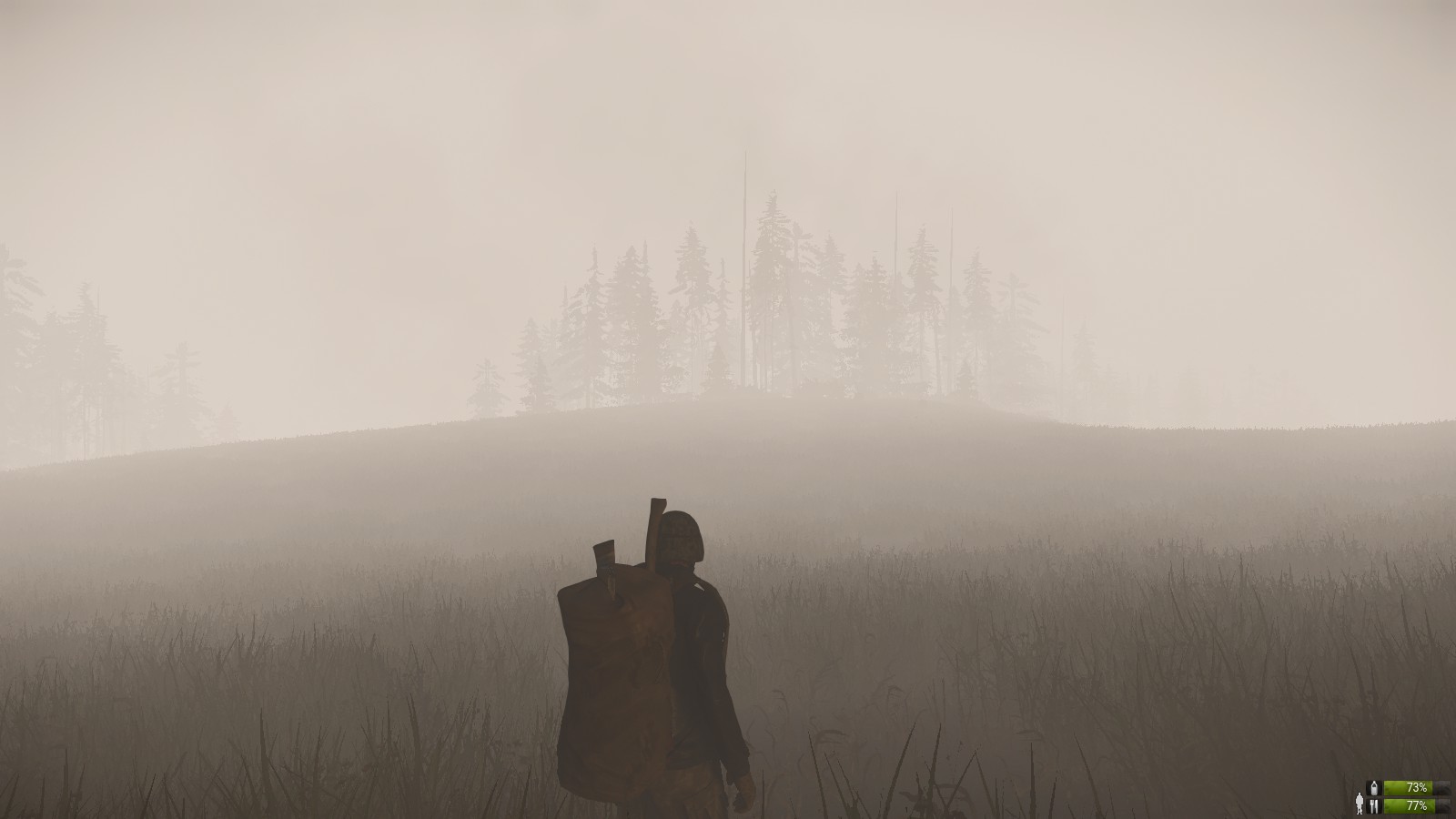
Task: Click the 77% percentage label
Action: point(1416,806)
